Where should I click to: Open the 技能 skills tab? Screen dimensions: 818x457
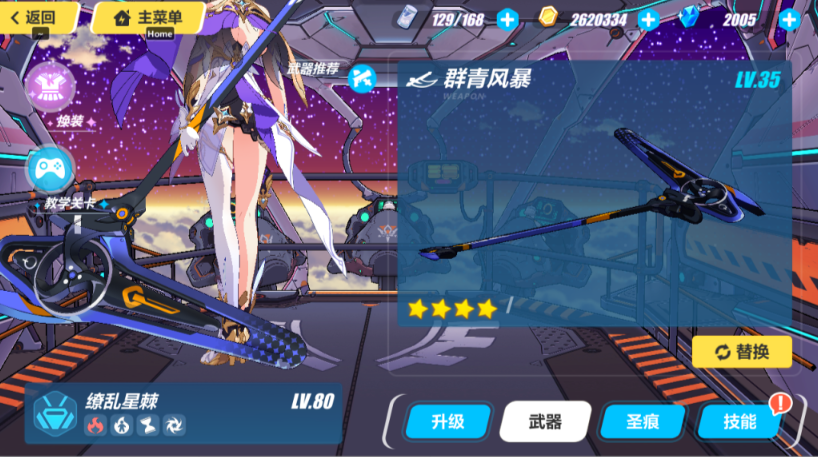[x=739, y=421]
